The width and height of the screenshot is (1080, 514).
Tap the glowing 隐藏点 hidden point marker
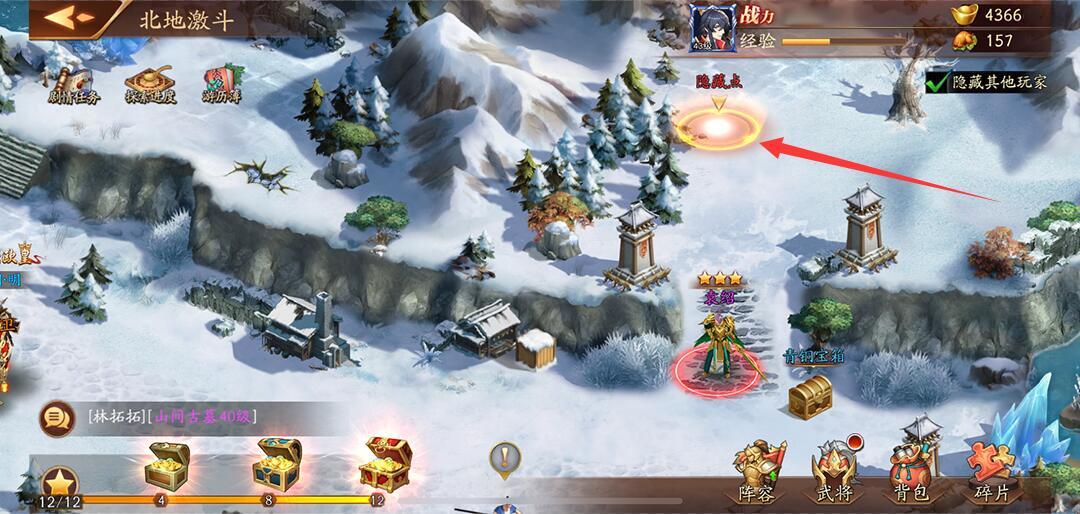[717, 127]
